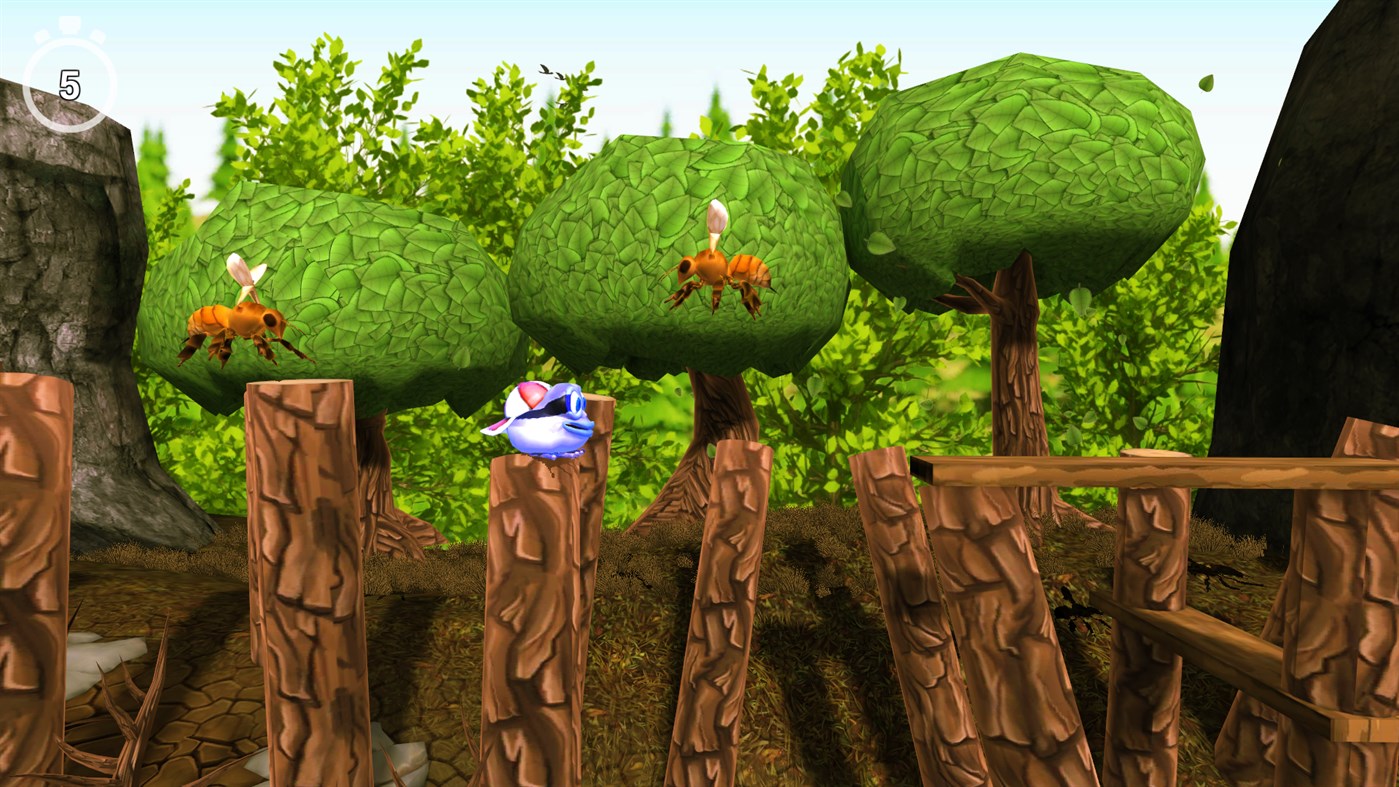Viewport: 1399px width, 787px height.
Task: Click the fly silhouette at the top center
Action: 546,70
